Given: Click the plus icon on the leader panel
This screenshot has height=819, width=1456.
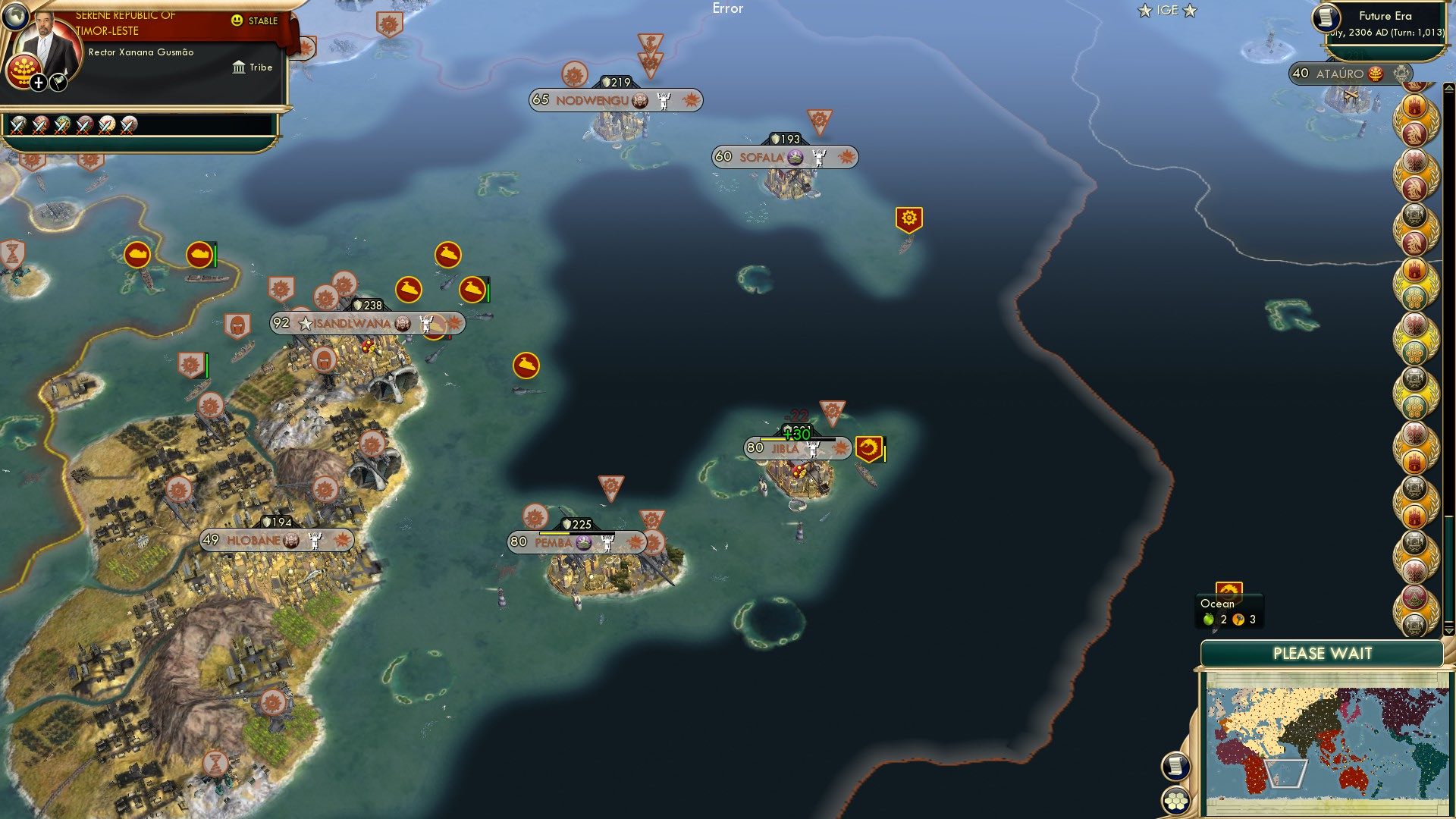Looking at the screenshot, I should point(38,83).
